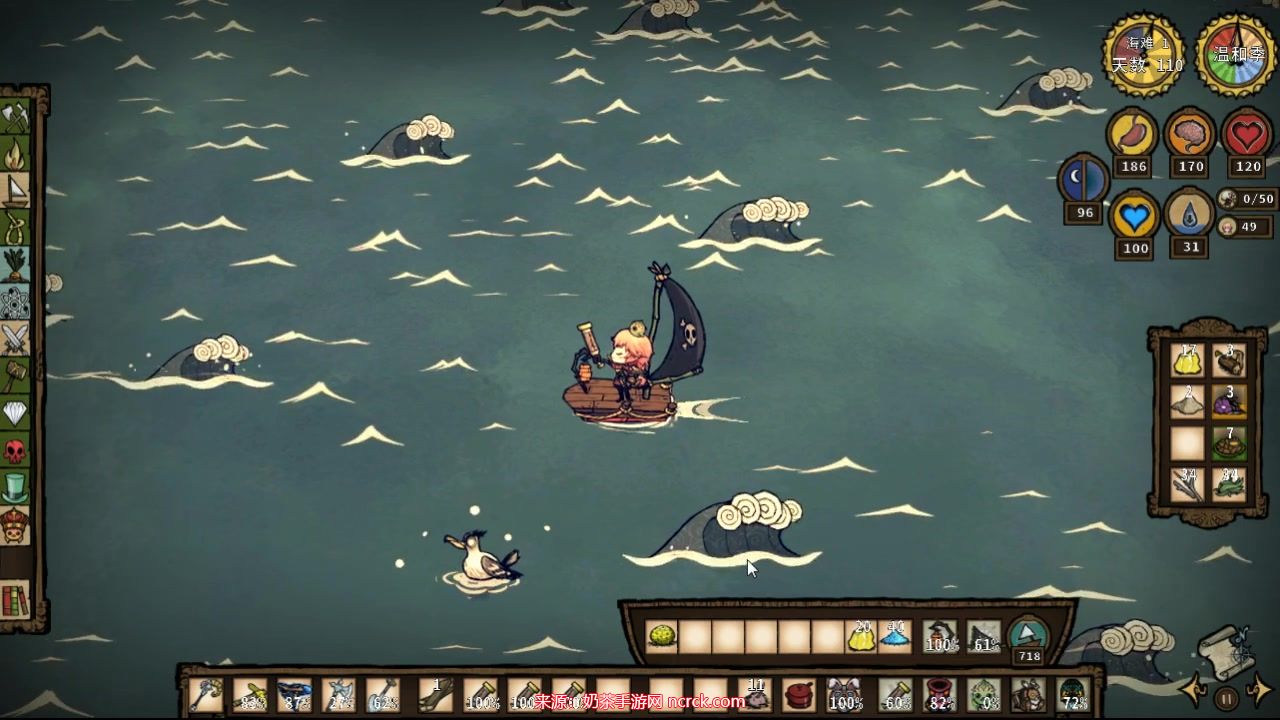Pick the logs stack in the backpack
The image size is (1280, 720).
(x=1229, y=360)
